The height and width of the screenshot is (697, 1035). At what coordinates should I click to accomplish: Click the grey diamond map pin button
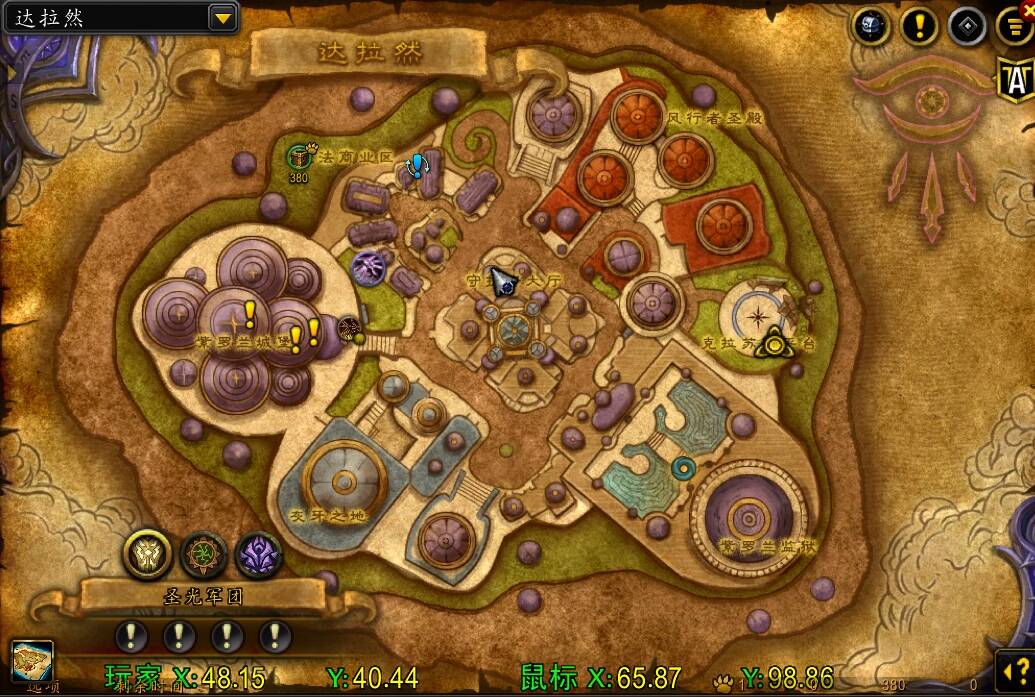(967, 26)
